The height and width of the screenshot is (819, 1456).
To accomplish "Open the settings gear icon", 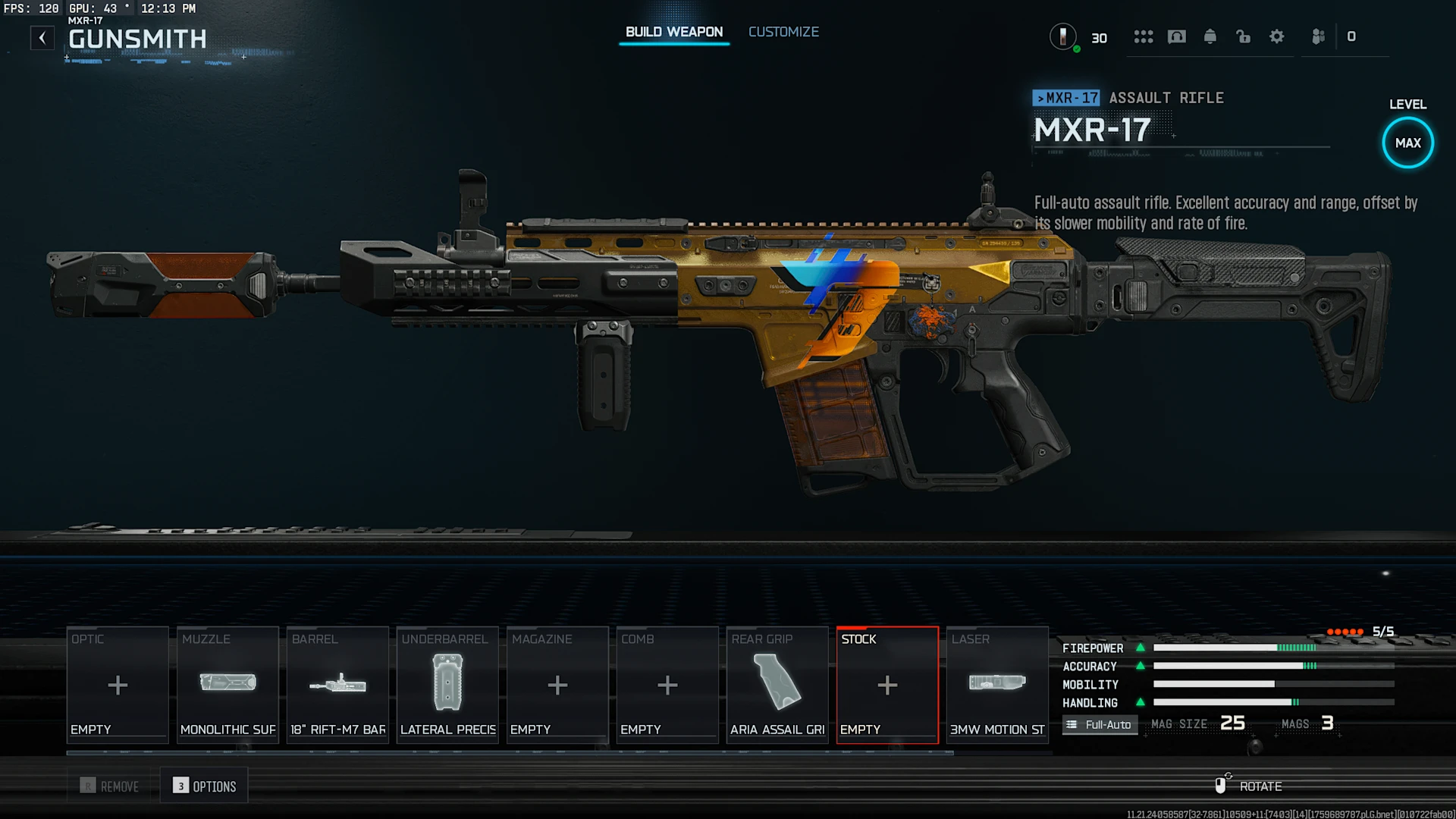I will 1277,36.
